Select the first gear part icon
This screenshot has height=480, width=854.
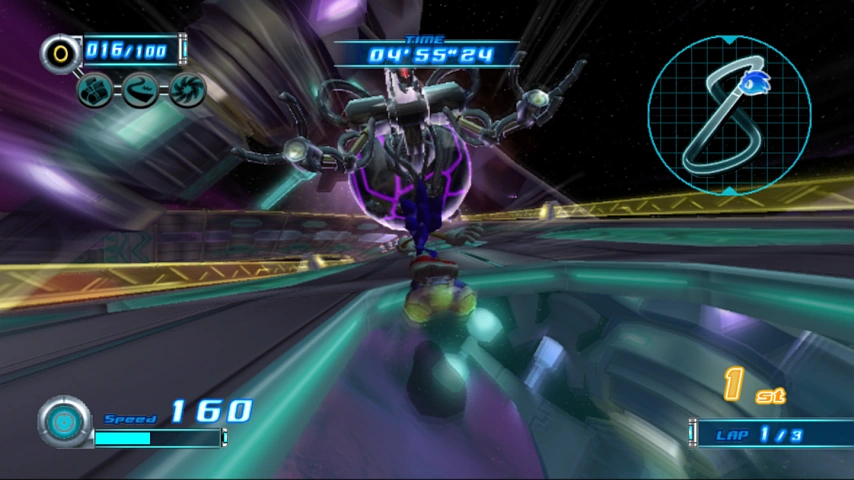[x=95, y=90]
